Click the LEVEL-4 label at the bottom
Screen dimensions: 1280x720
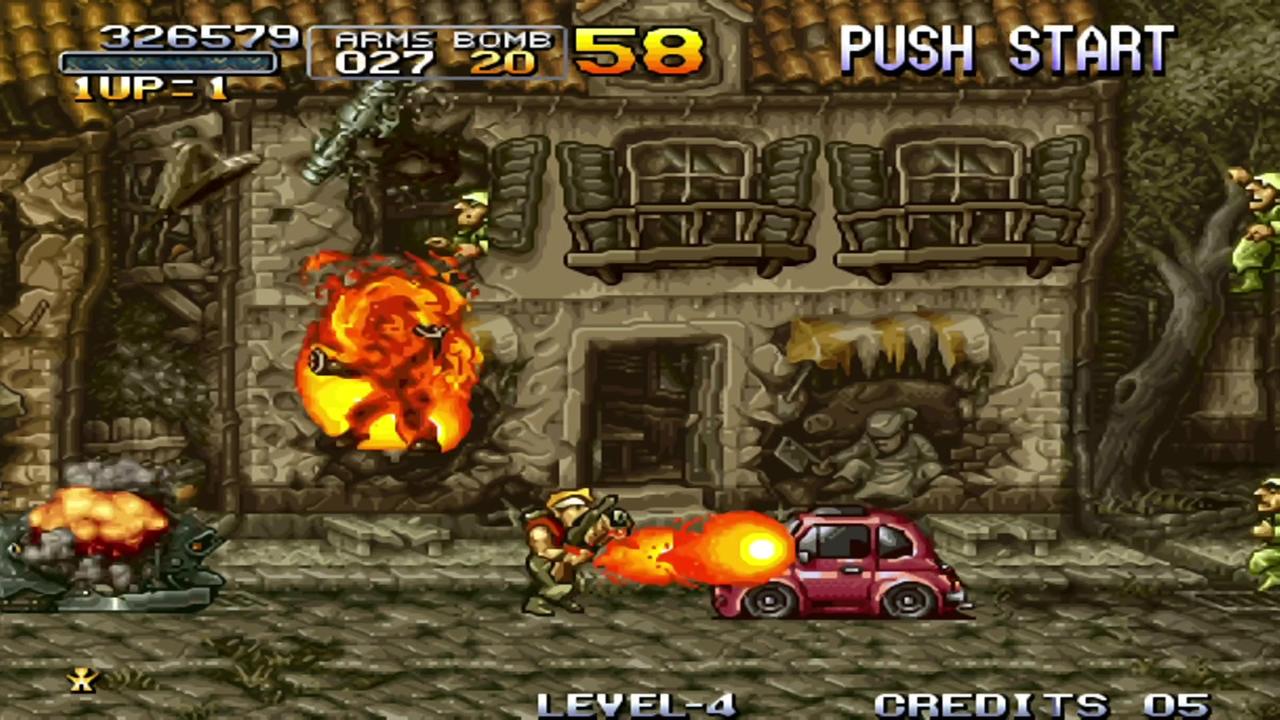pyautogui.click(x=640, y=703)
